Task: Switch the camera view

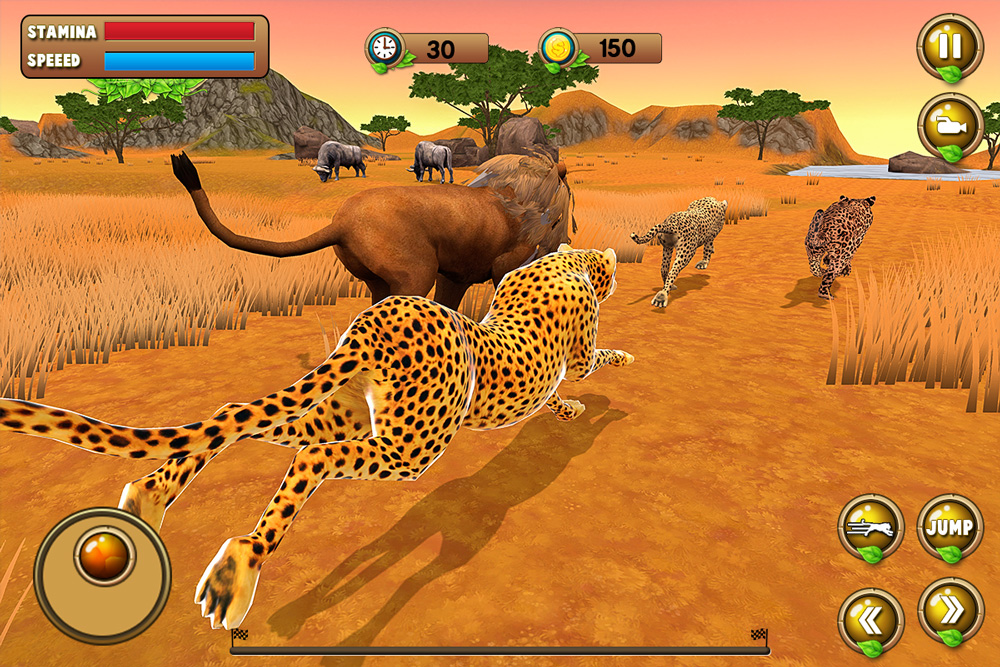Action: pos(949,125)
